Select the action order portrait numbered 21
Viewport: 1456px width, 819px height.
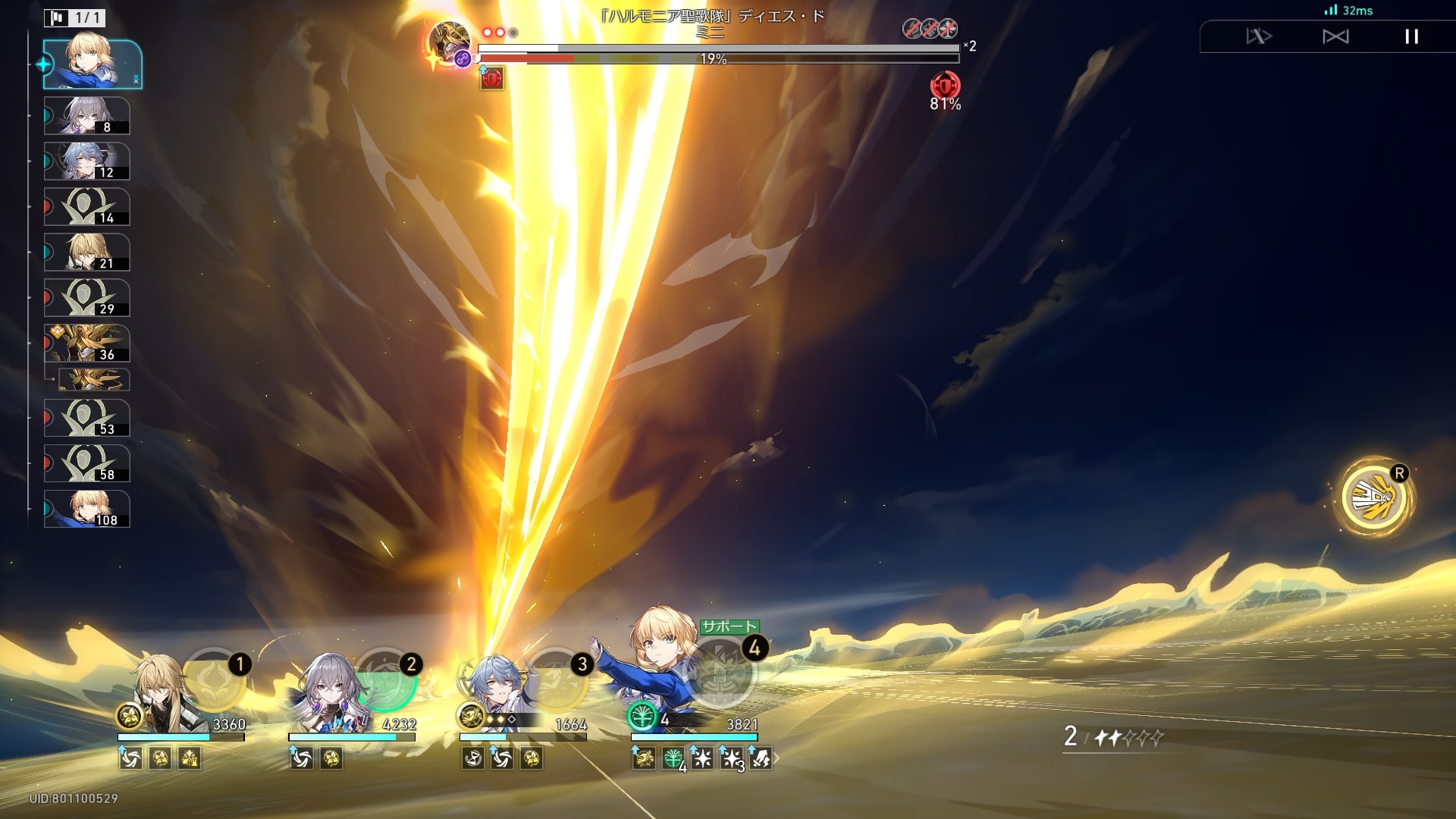tap(86, 253)
